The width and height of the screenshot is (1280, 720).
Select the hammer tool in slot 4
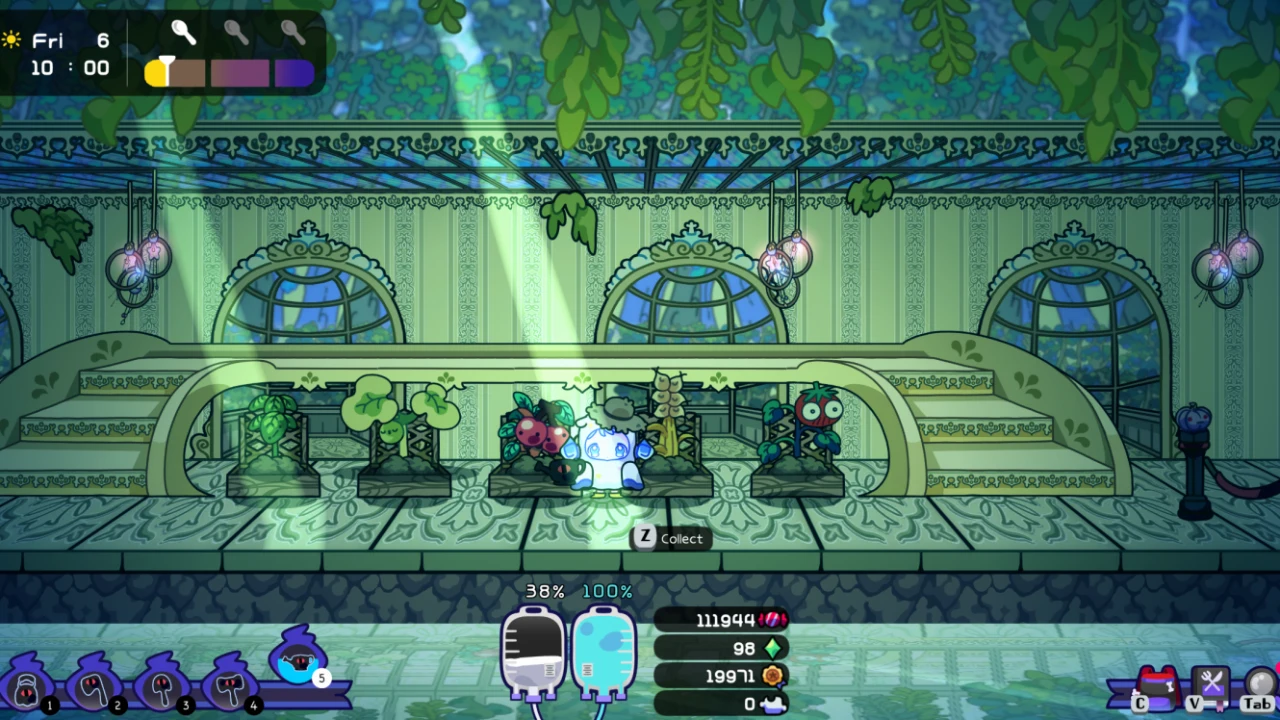[231, 687]
